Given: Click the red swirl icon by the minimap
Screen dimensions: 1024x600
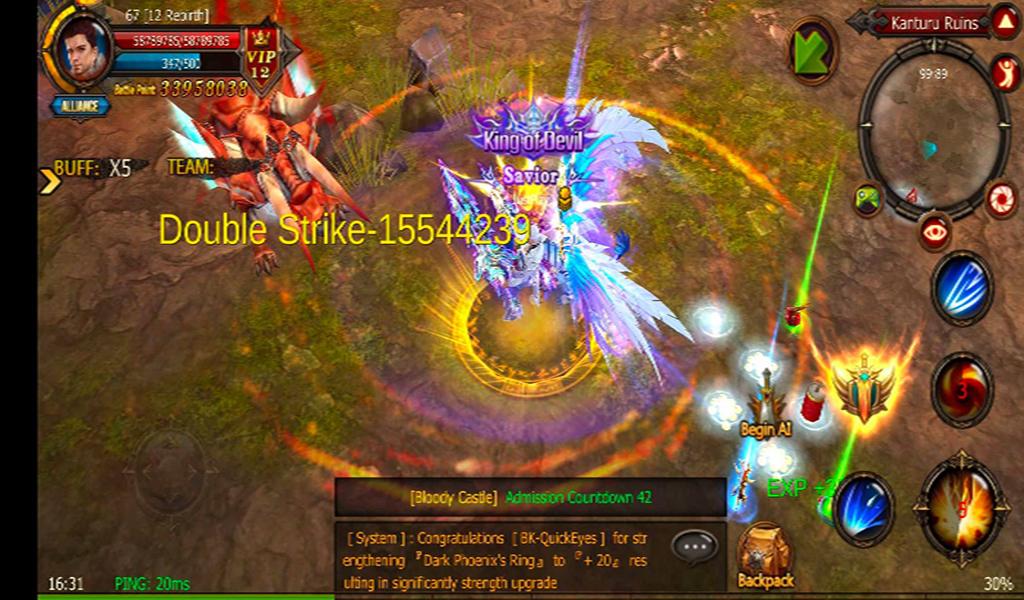Looking at the screenshot, I should 1001,198.
